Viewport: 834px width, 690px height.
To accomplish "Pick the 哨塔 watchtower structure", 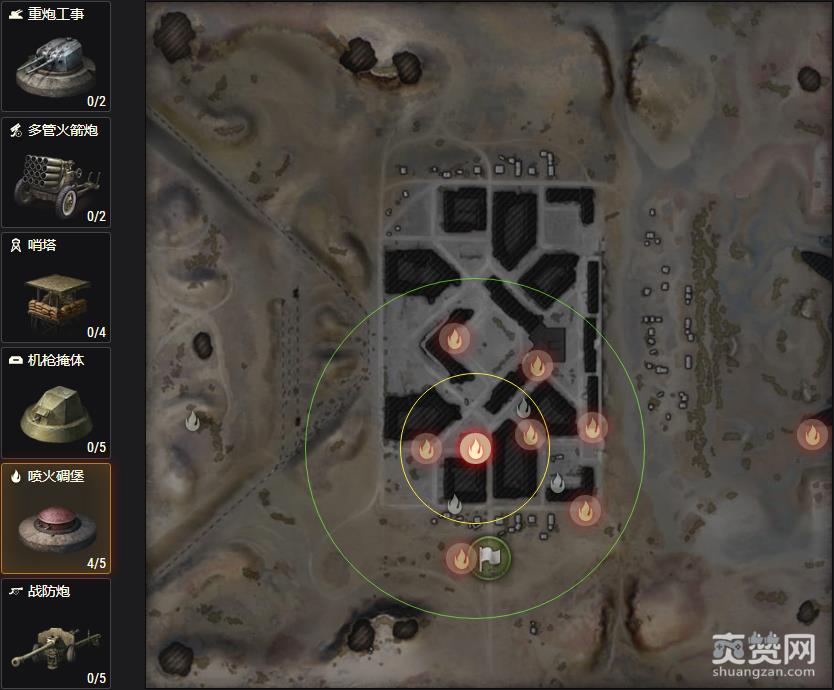I will (56, 288).
